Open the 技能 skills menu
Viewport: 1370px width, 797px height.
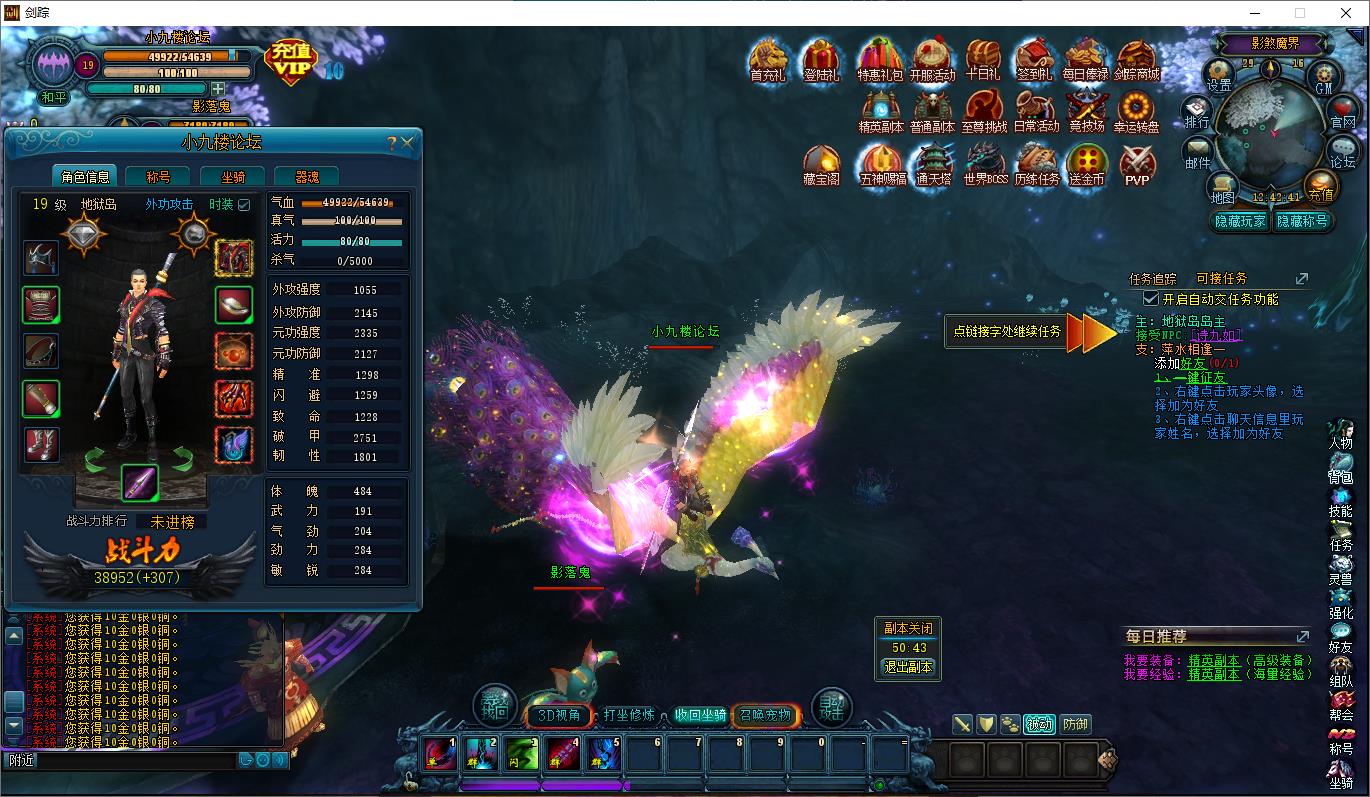pyautogui.click(x=1340, y=503)
